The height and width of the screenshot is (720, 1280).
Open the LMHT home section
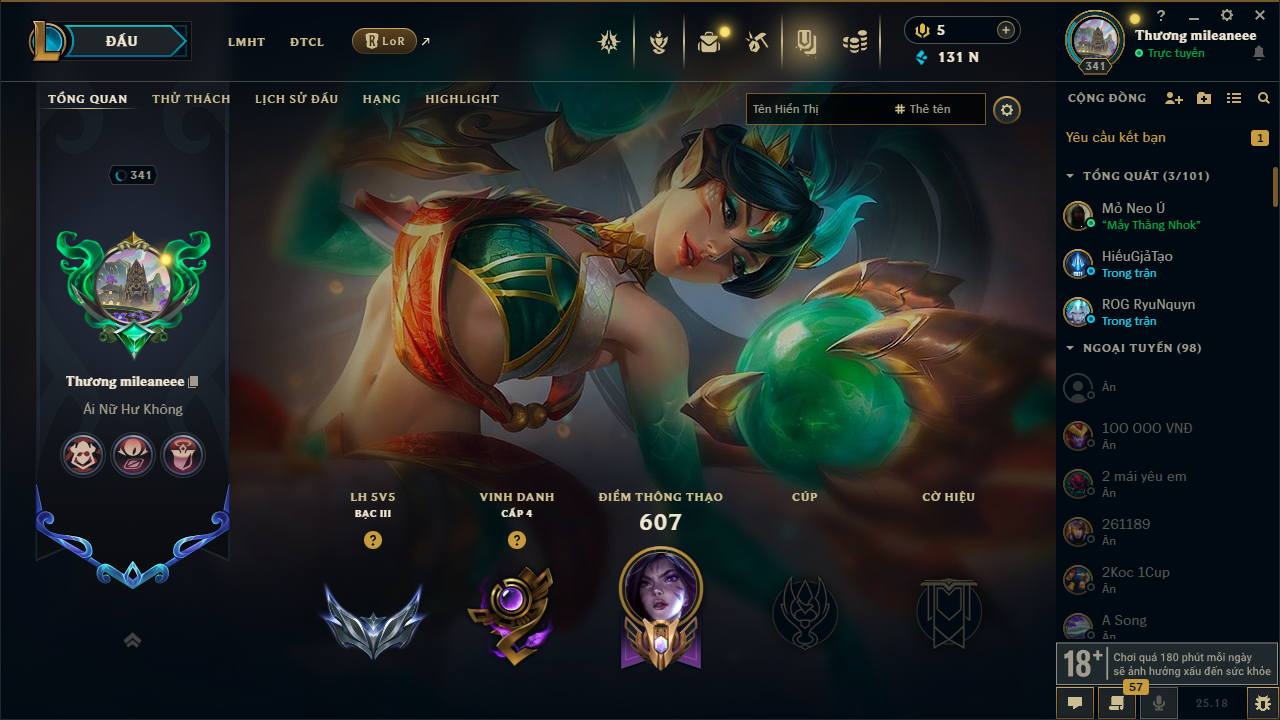click(x=246, y=42)
